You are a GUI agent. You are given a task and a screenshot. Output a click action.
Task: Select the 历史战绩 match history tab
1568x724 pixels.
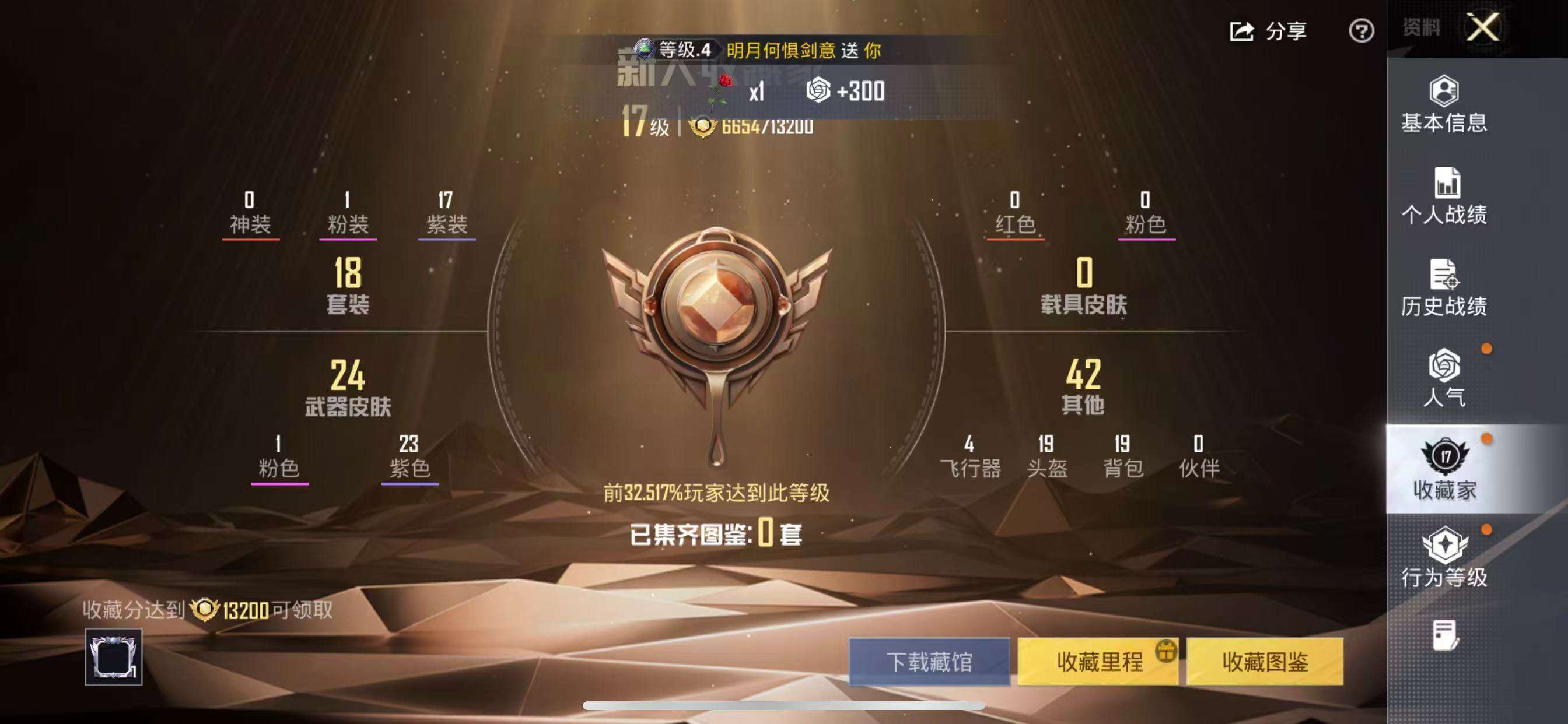[1444, 288]
